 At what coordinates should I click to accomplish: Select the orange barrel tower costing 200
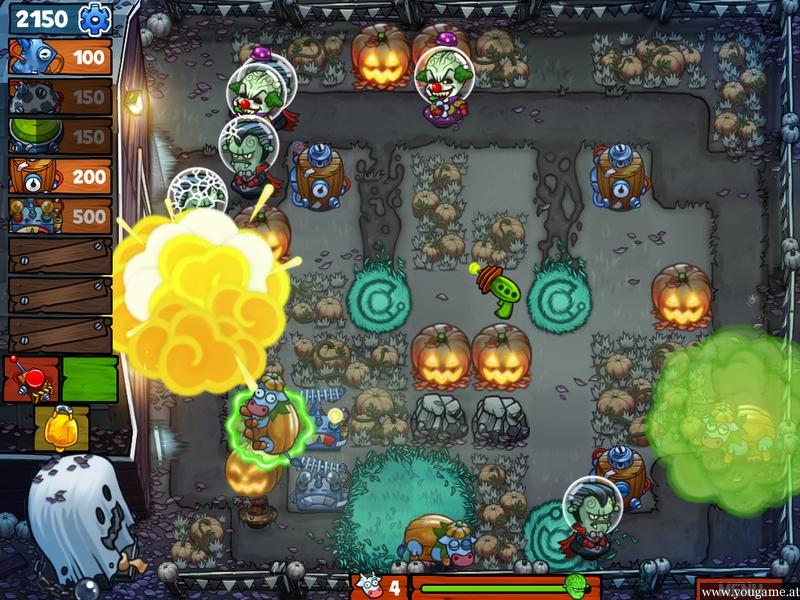[x=60, y=176]
